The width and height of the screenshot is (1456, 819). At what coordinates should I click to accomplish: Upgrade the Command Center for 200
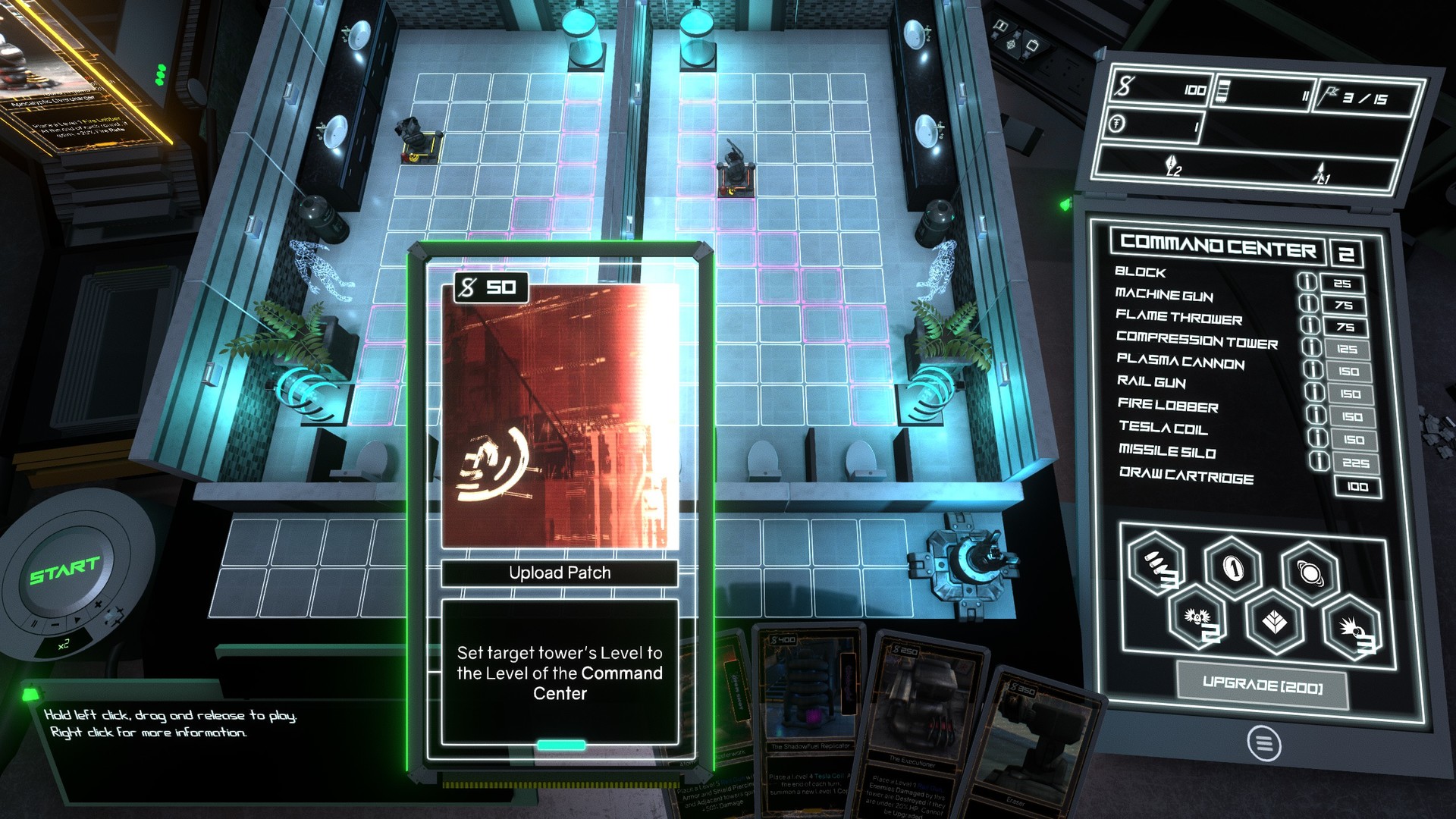(x=1262, y=686)
